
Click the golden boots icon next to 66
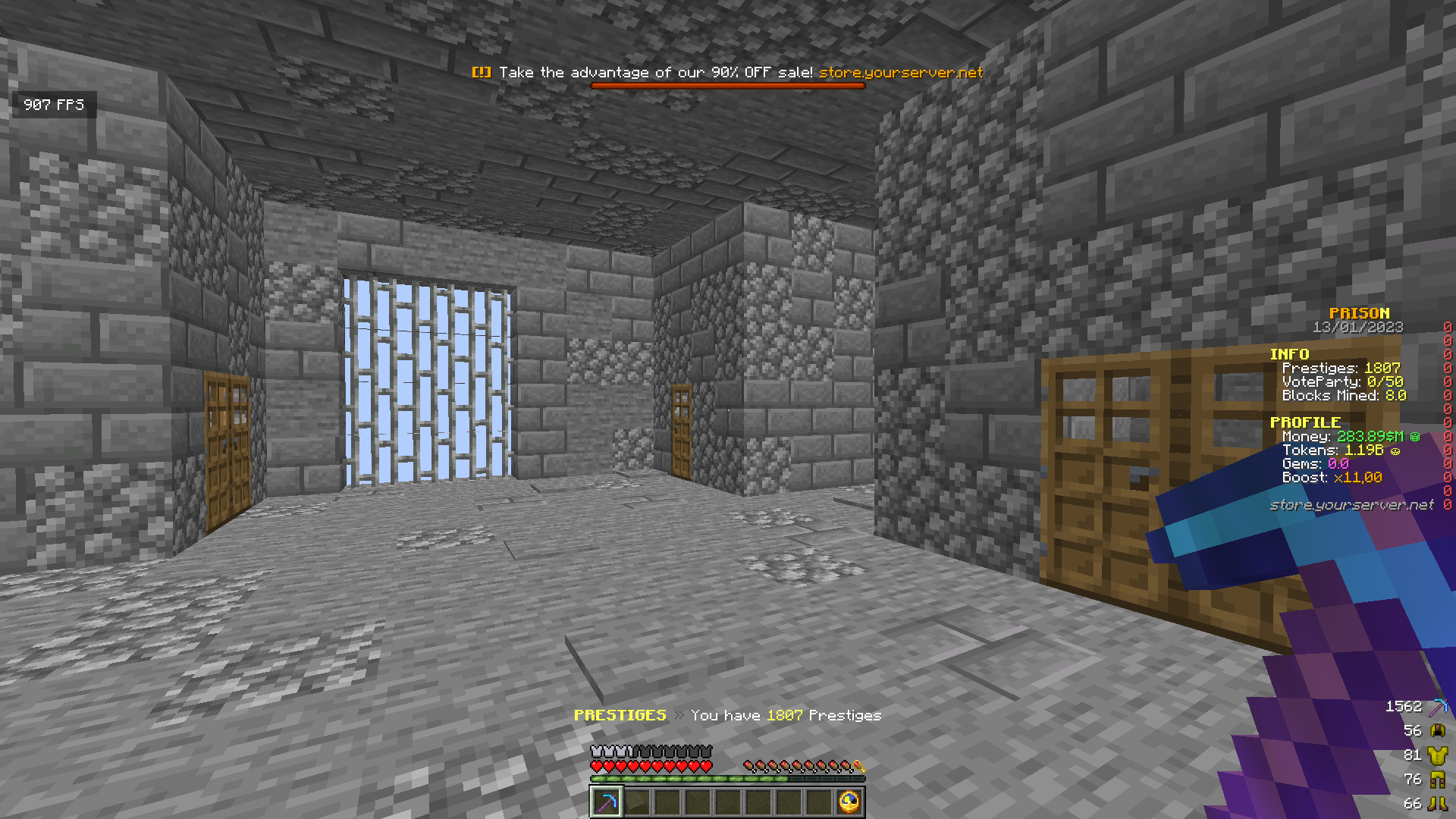(1439, 802)
